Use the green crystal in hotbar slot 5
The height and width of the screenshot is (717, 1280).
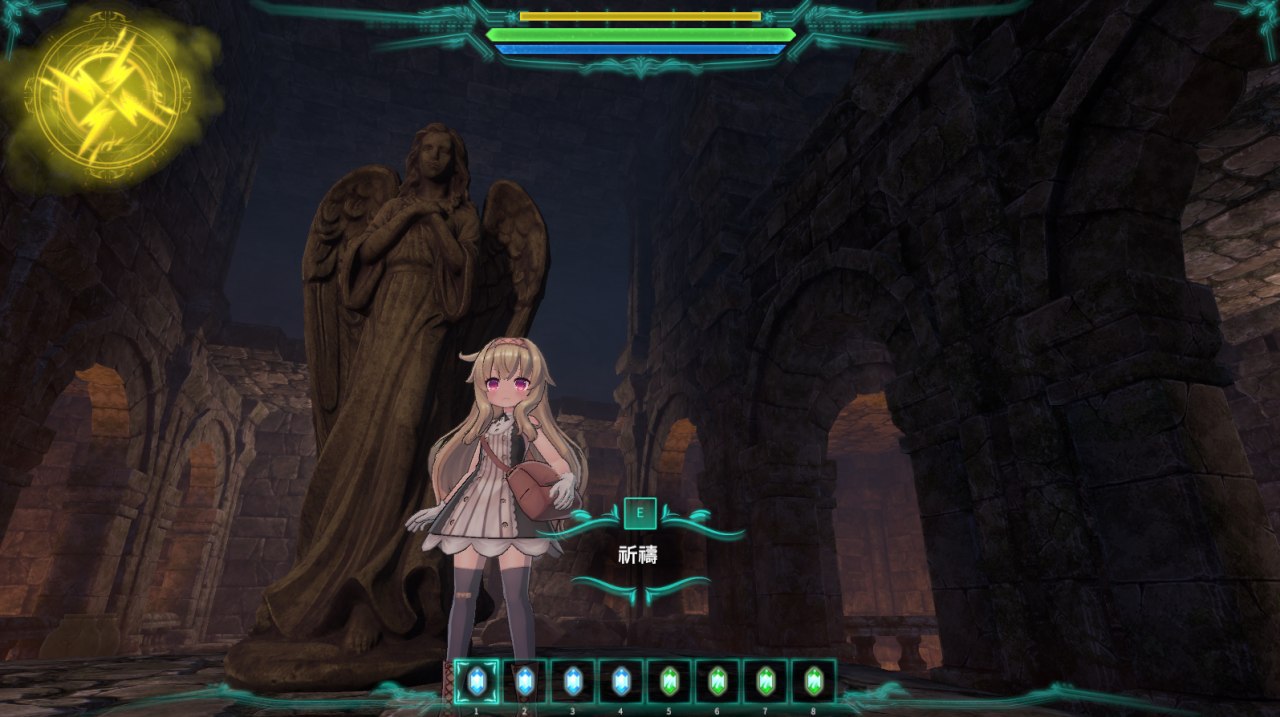(669, 681)
